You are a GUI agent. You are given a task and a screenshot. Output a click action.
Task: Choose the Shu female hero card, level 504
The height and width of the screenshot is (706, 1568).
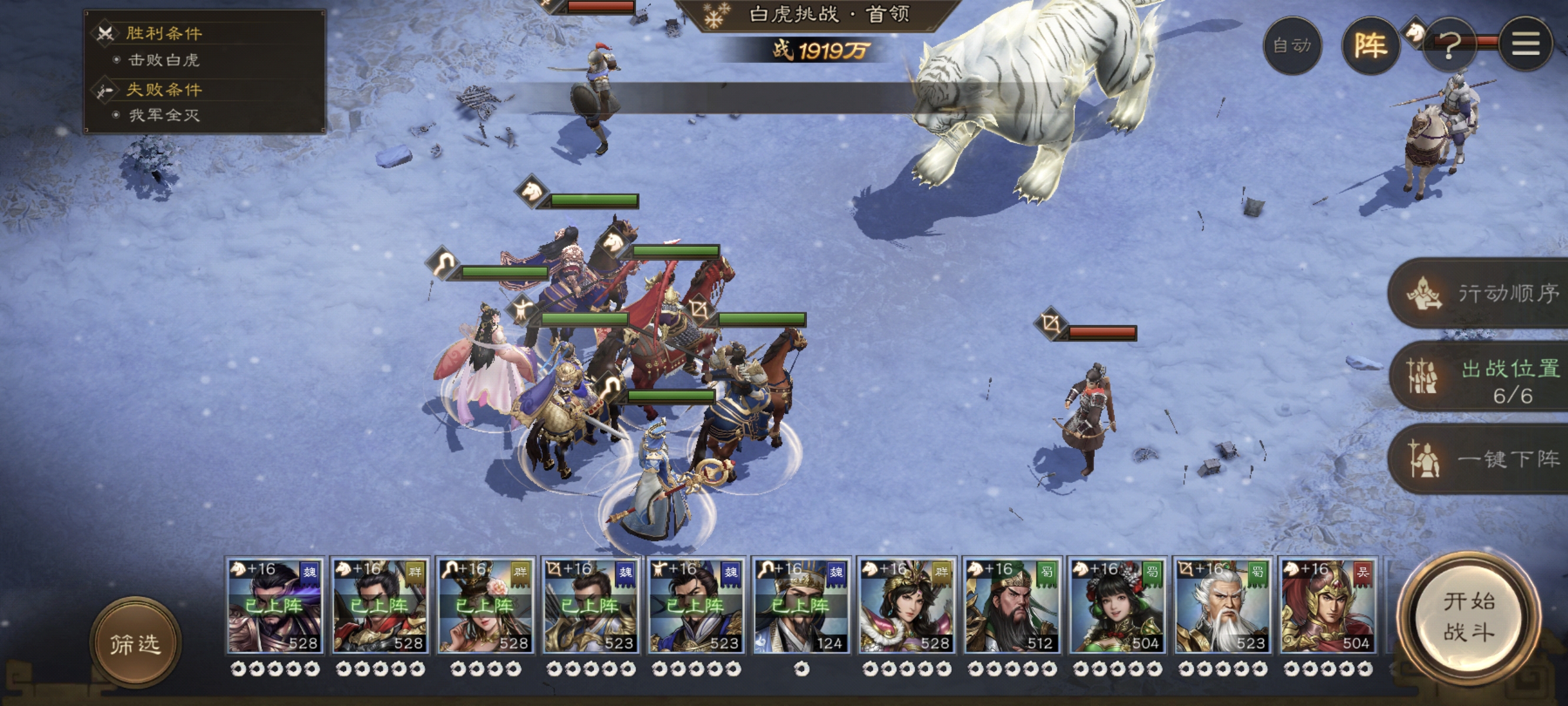[1117, 606]
